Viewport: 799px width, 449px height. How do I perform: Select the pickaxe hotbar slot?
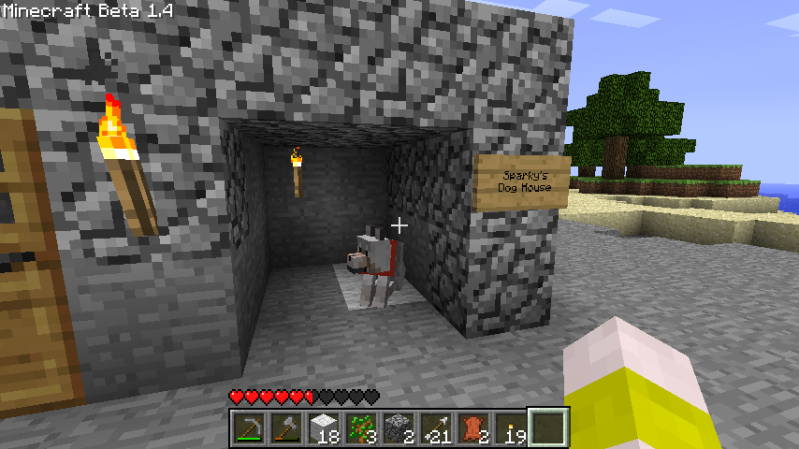(249, 428)
